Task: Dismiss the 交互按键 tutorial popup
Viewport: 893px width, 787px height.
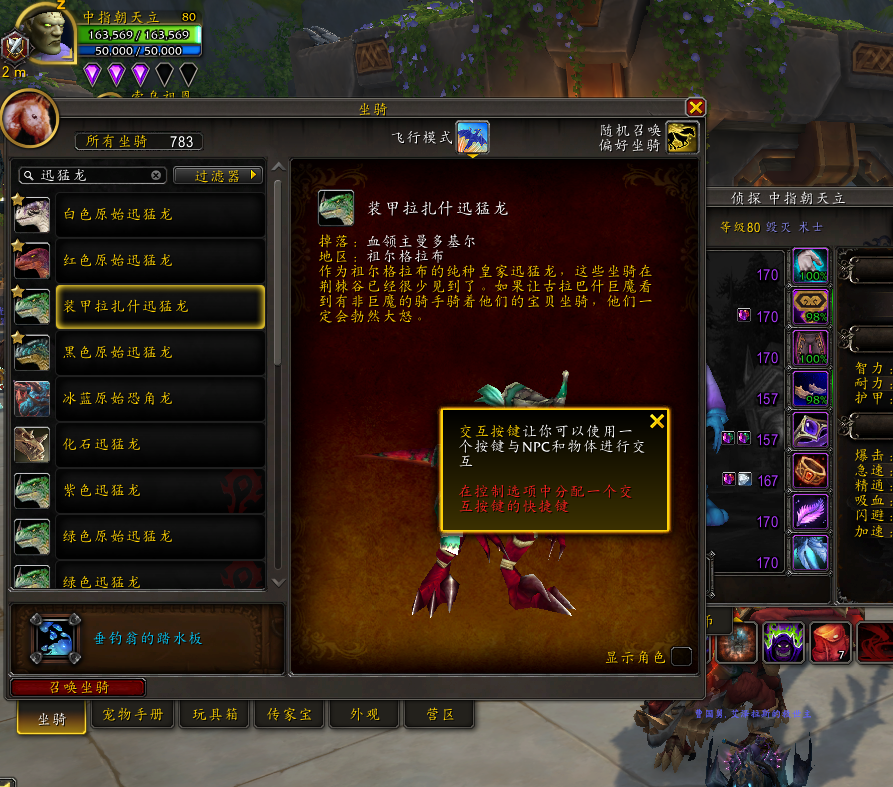Action: pyautogui.click(x=657, y=421)
